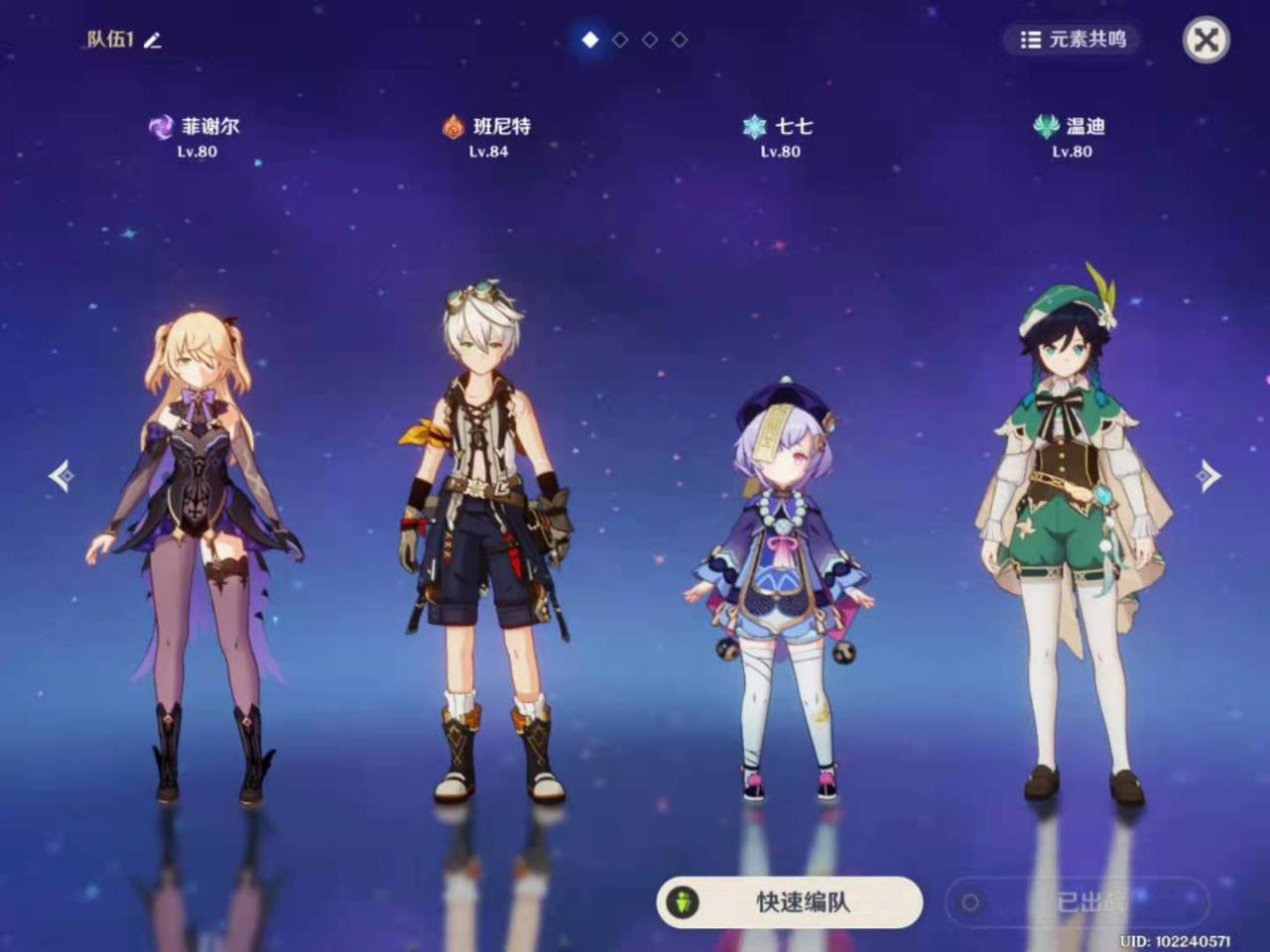The image size is (1270, 952).
Task: Jump to the fourth team page dot
Action: pyautogui.click(x=680, y=40)
